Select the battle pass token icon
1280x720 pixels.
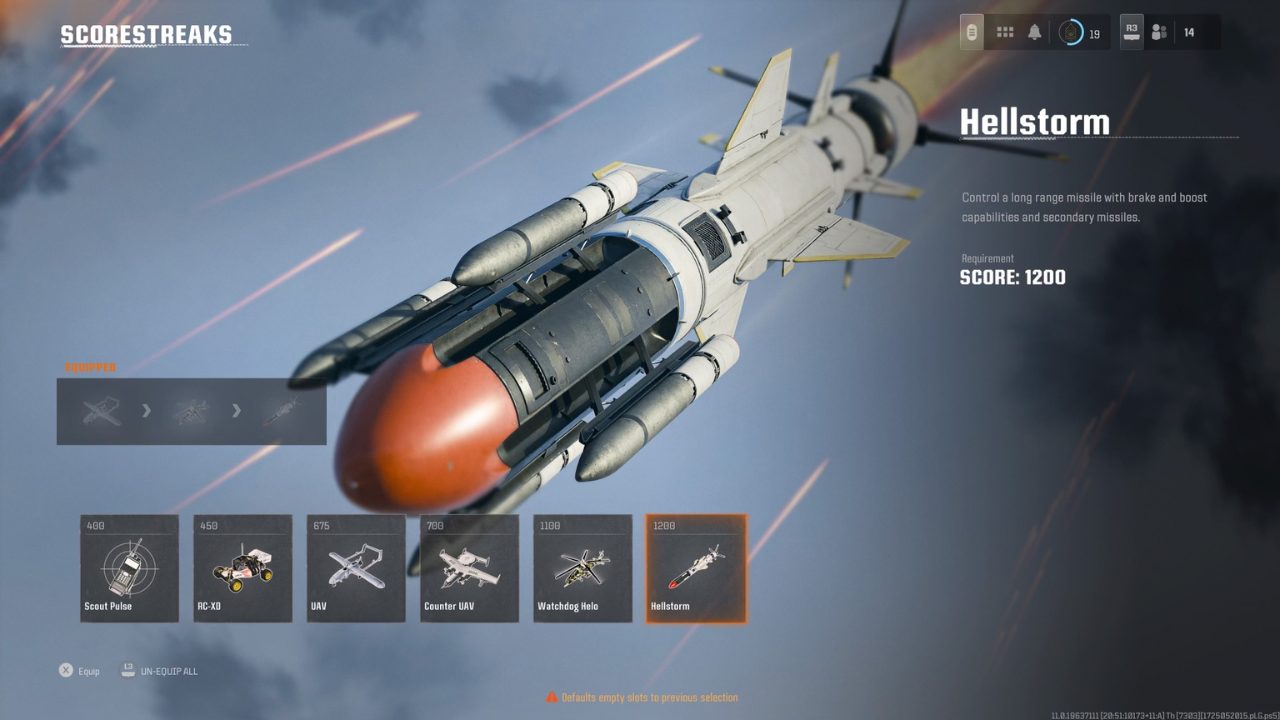(x=971, y=31)
